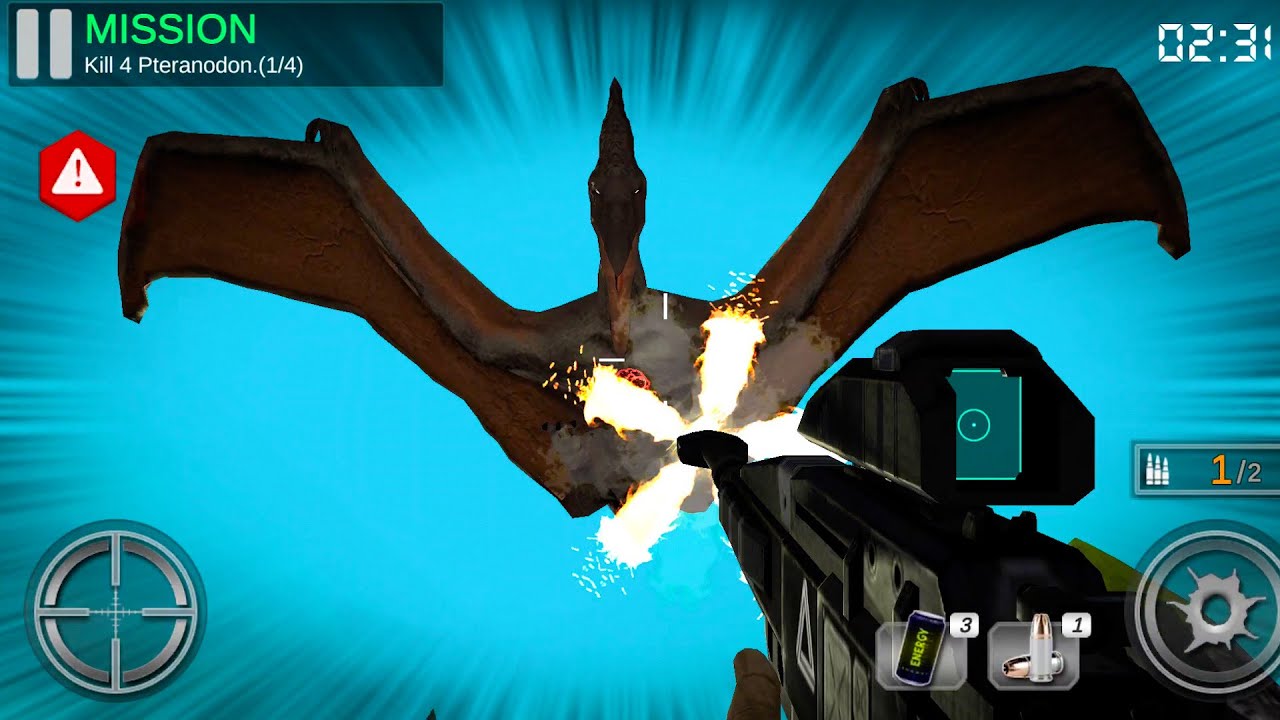
Task: Tap the red warning alert icon
Action: (77, 175)
